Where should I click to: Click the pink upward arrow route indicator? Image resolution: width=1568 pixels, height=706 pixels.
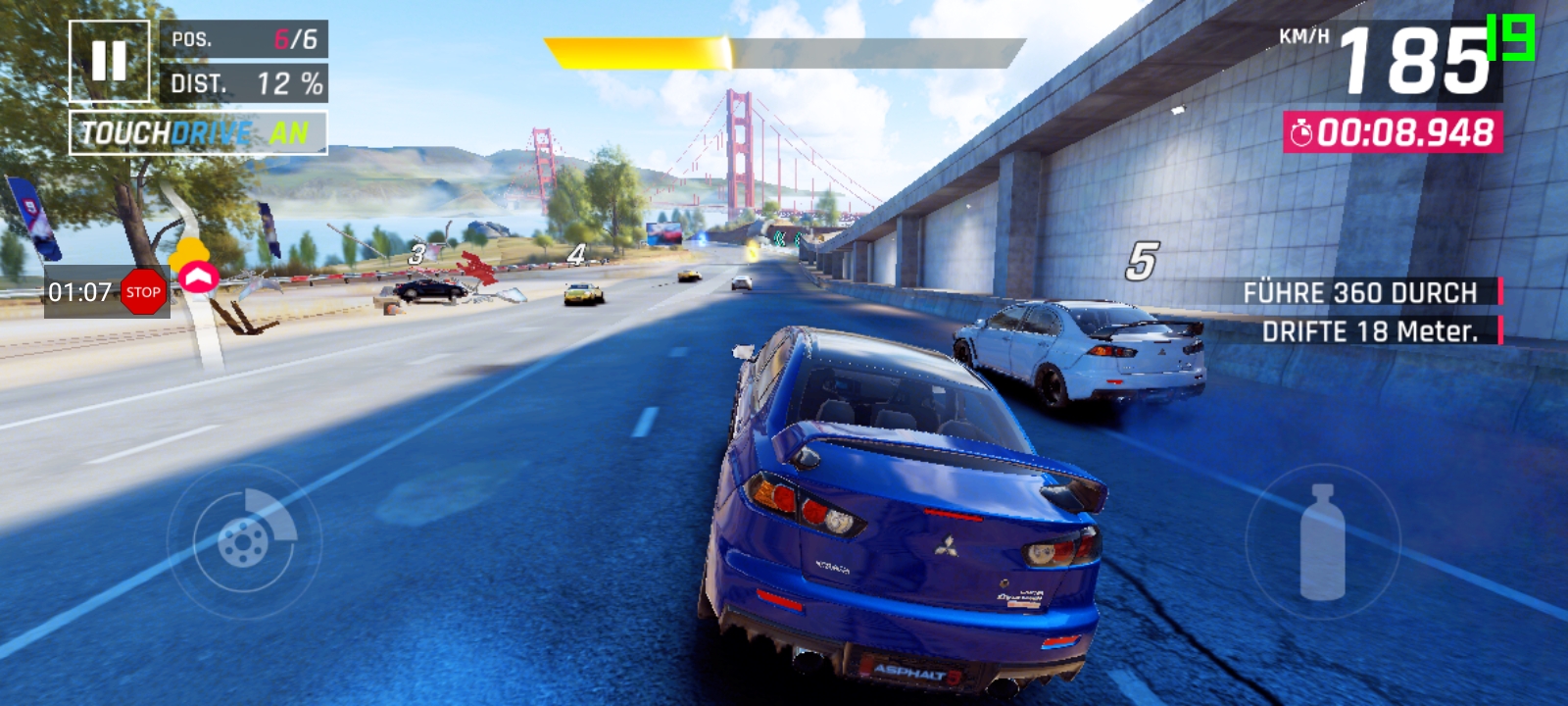198,278
